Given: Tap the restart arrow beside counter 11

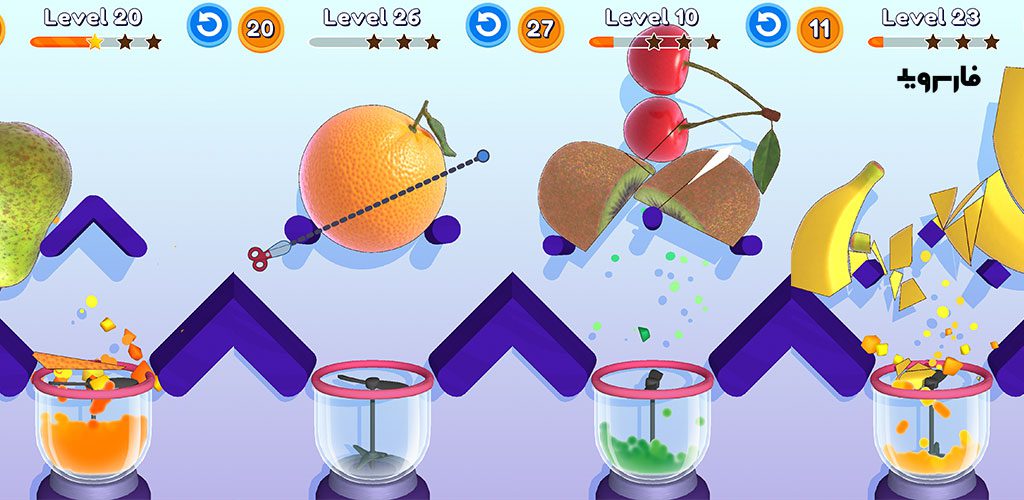Looking at the screenshot, I should 768,27.
